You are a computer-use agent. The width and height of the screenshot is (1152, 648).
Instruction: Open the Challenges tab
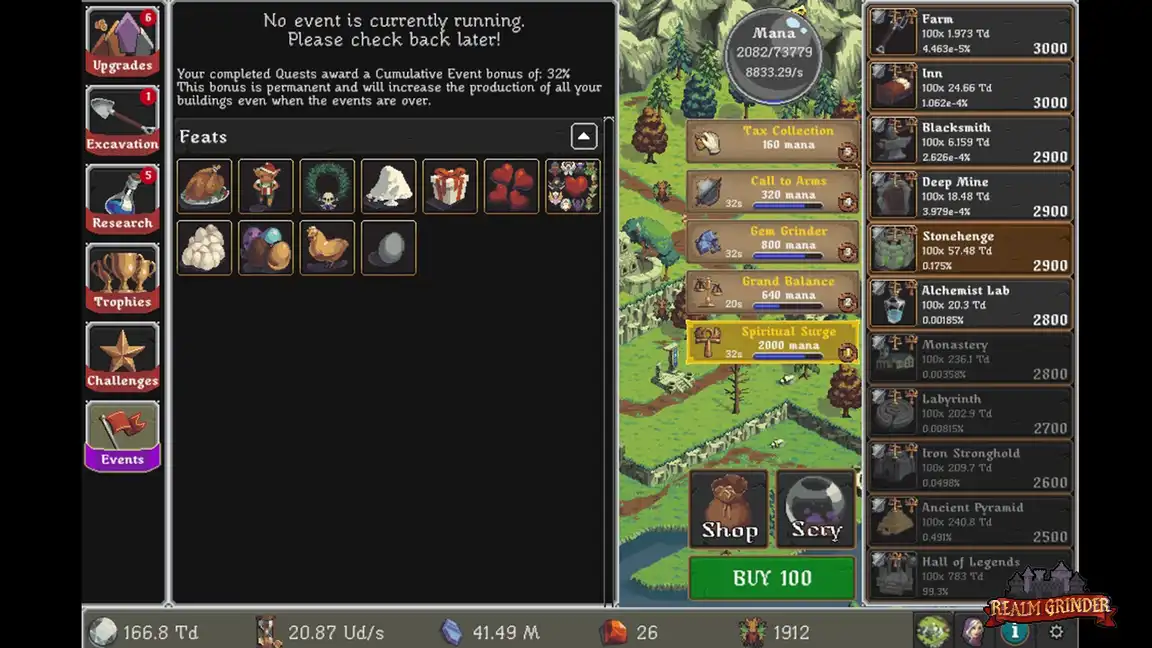click(x=122, y=358)
